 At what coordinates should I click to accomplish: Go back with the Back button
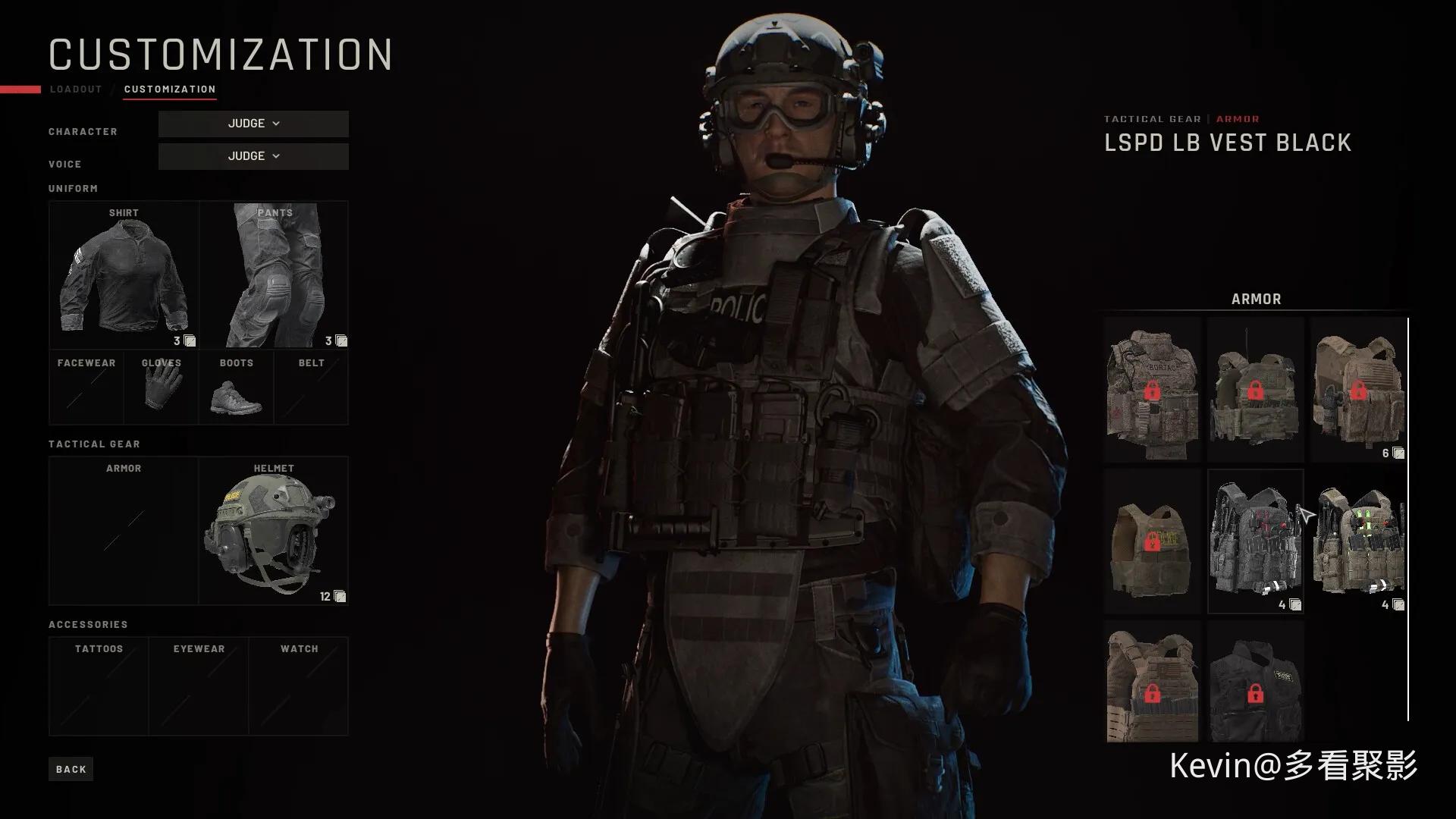(71, 769)
